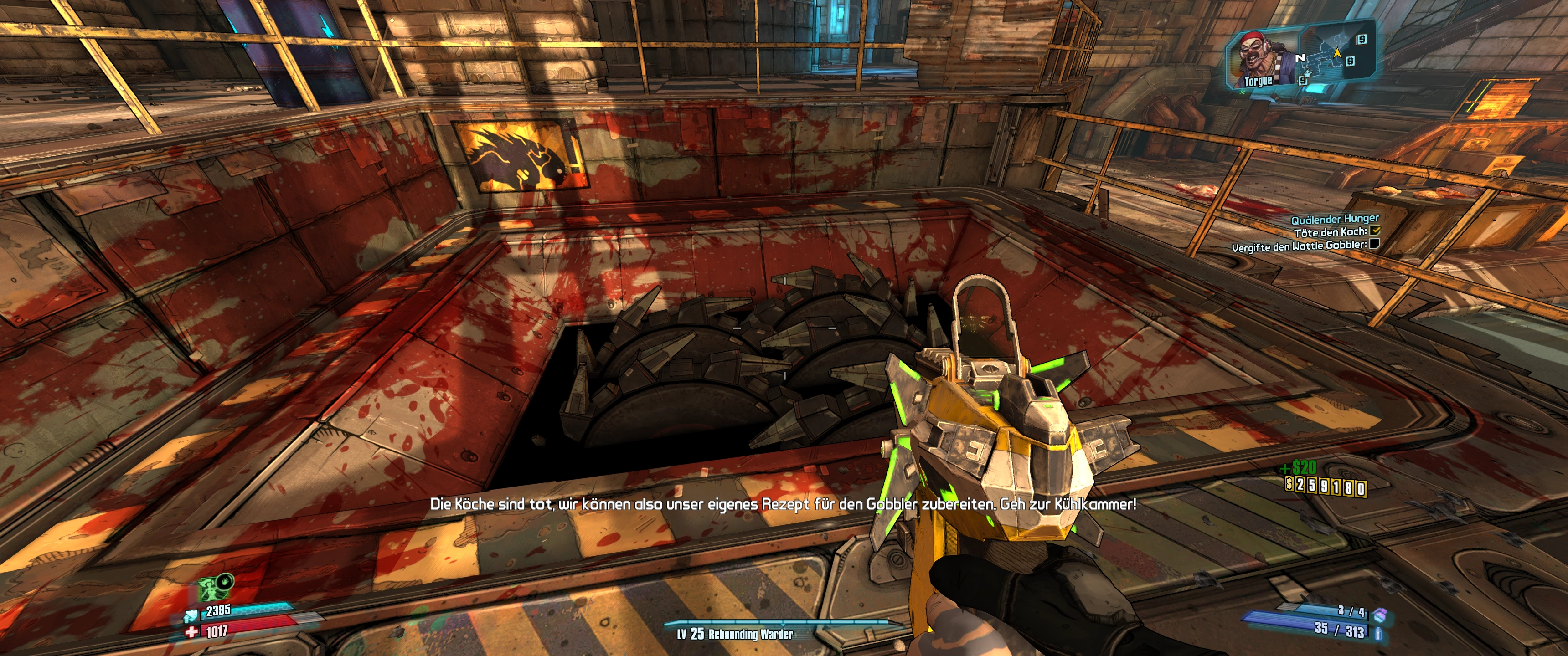Click the Torgue character portrait

[x=1263, y=58]
